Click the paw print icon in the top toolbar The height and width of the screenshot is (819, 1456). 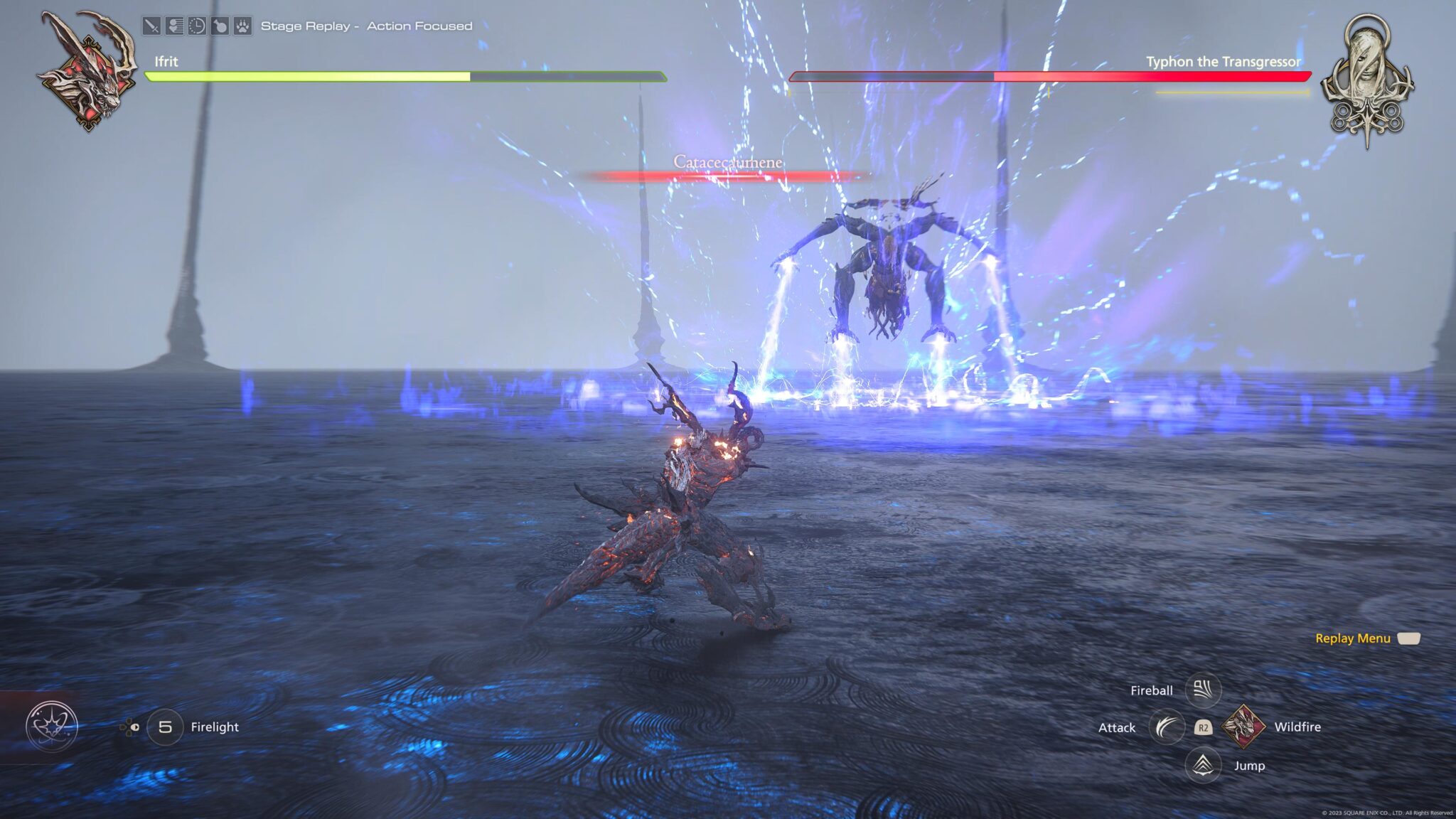point(242,25)
